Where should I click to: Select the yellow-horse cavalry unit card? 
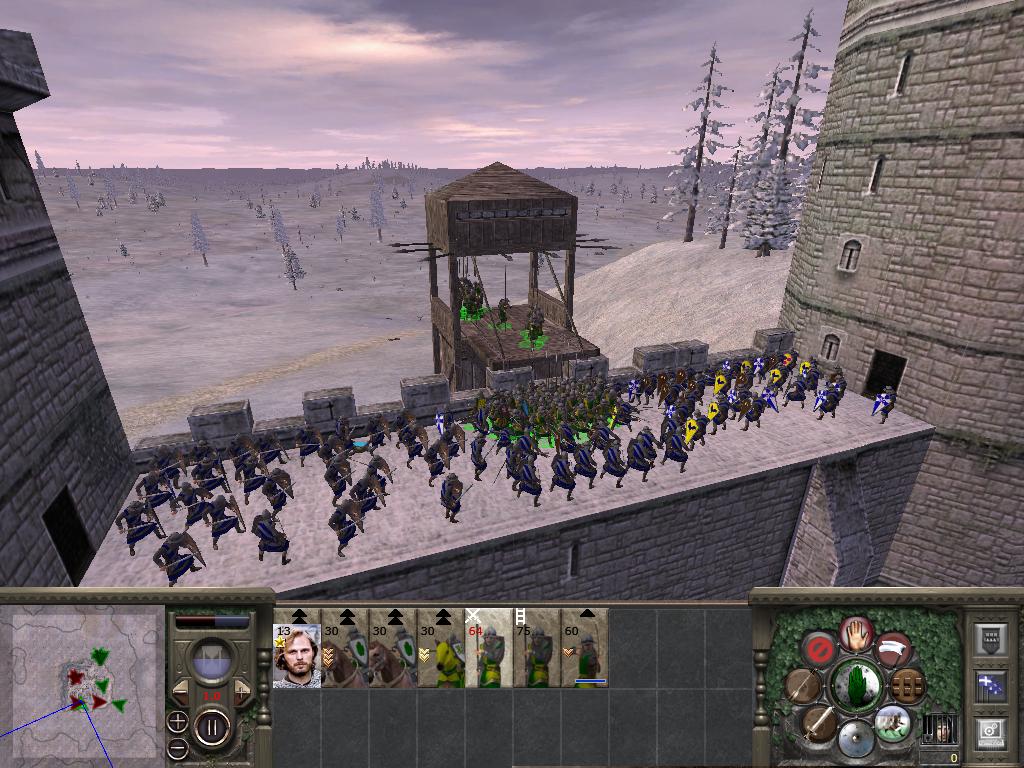[x=440, y=656]
